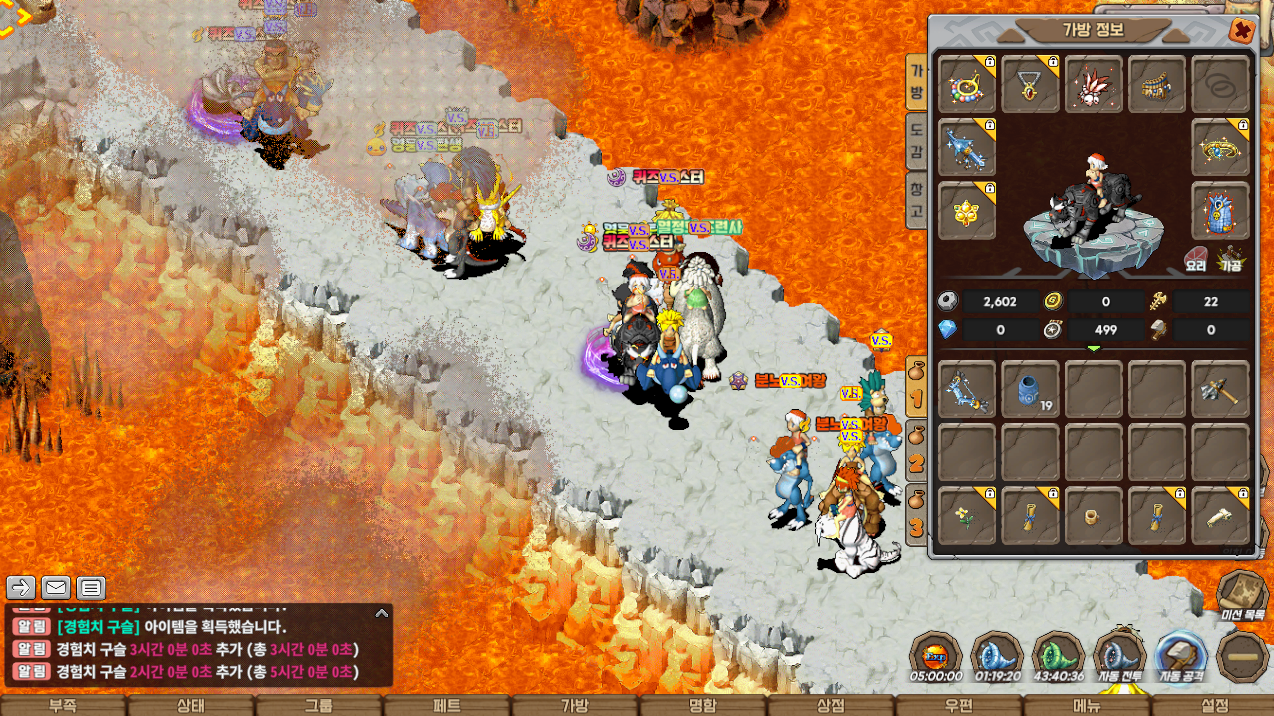Select the blue pot item with 19 count

pyautogui.click(x=1030, y=389)
